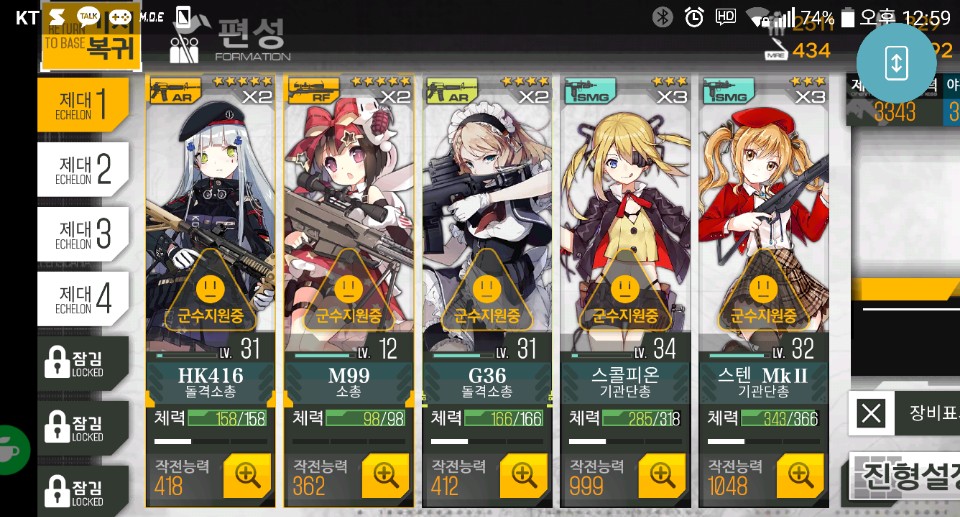The image size is (960, 517).
Task: Switch to Echelon 1 tab
Action: pyautogui.click(x=84, y=102)
